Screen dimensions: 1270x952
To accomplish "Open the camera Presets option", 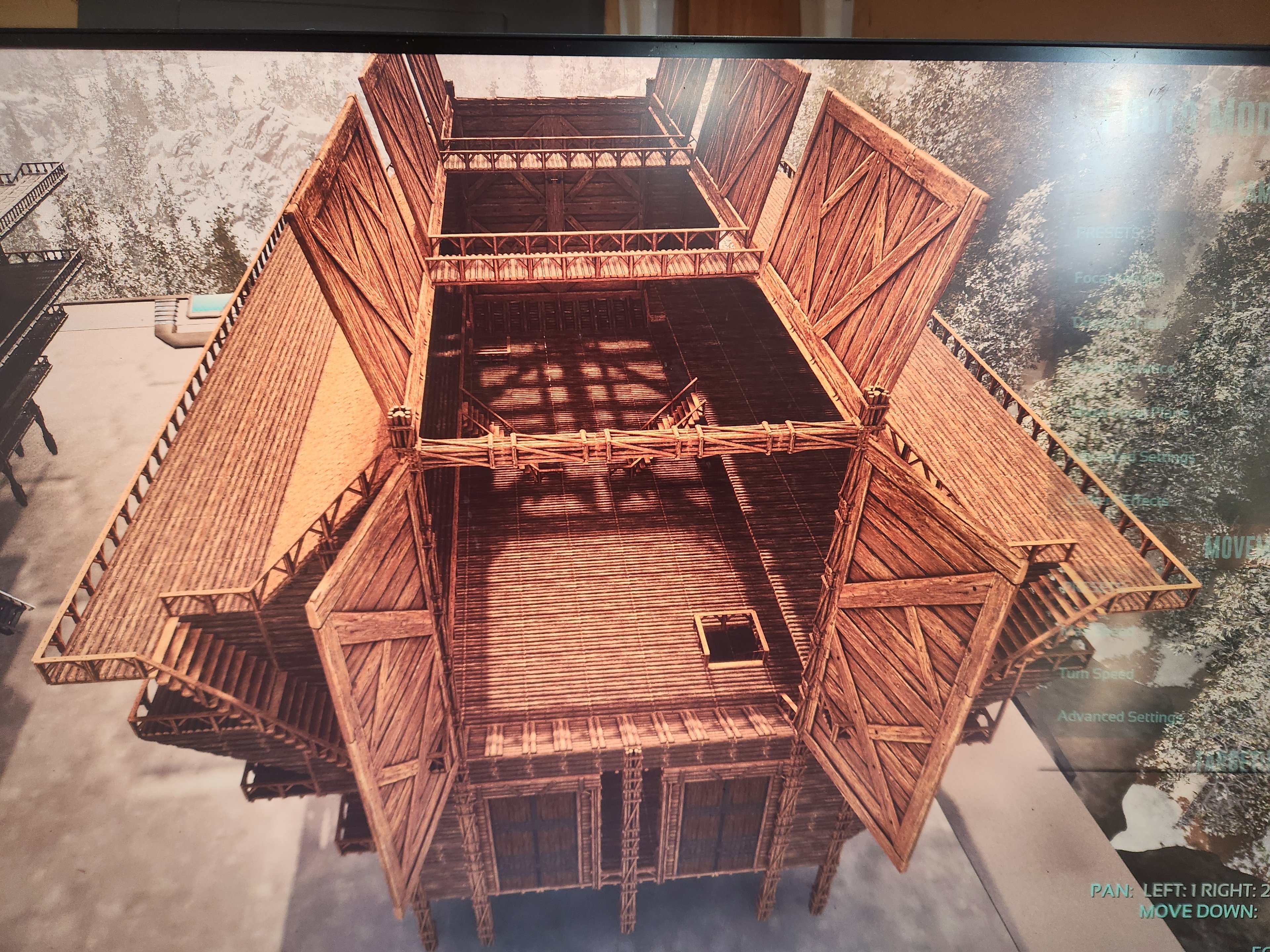I will coord(1108,232).
